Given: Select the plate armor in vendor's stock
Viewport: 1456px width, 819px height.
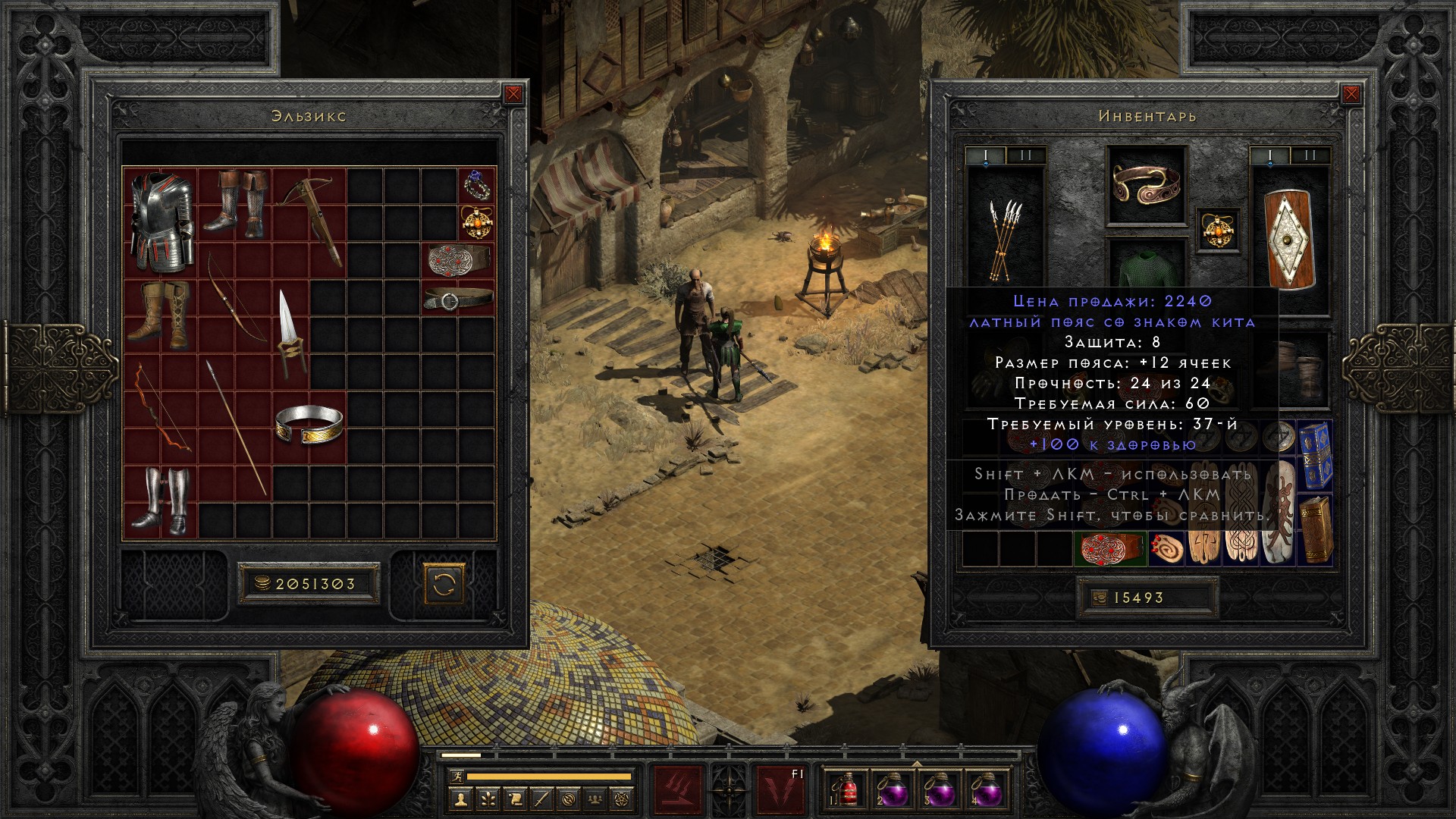Looking at the screenshot, I should [x=160, y=222].
